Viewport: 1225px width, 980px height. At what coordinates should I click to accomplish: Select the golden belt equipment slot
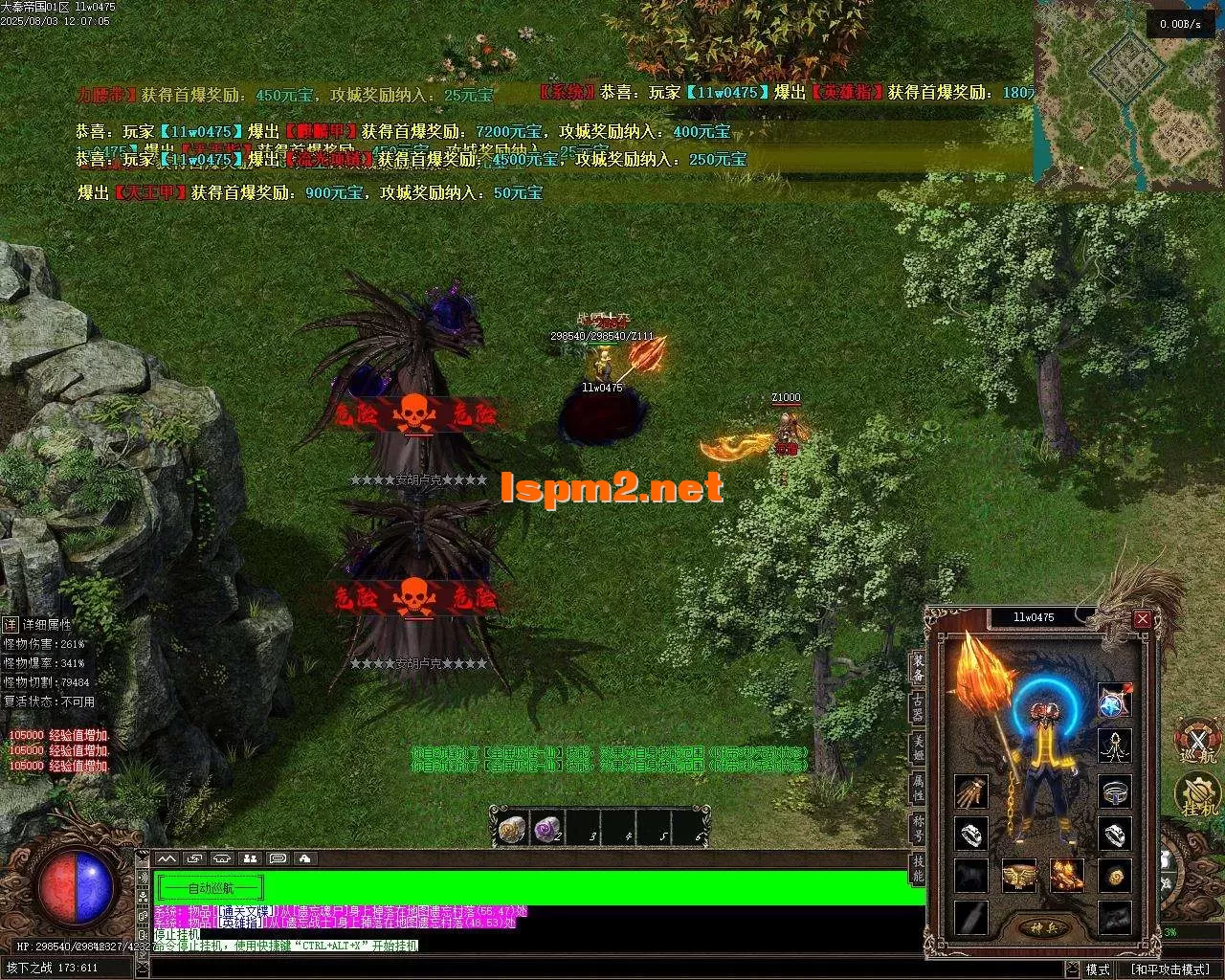tap(1018, 875)
